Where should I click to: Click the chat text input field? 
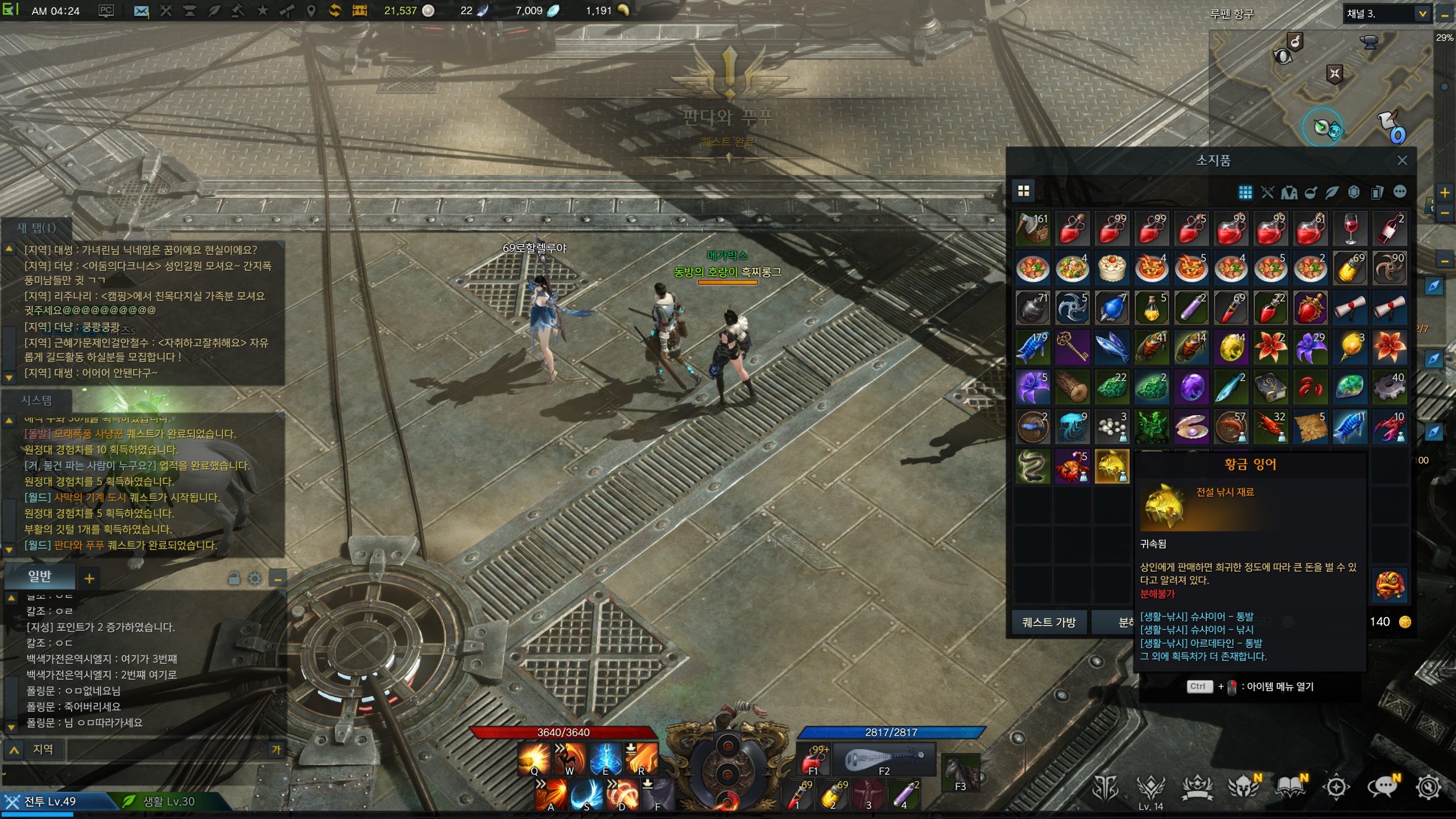(x=168, y=750)
